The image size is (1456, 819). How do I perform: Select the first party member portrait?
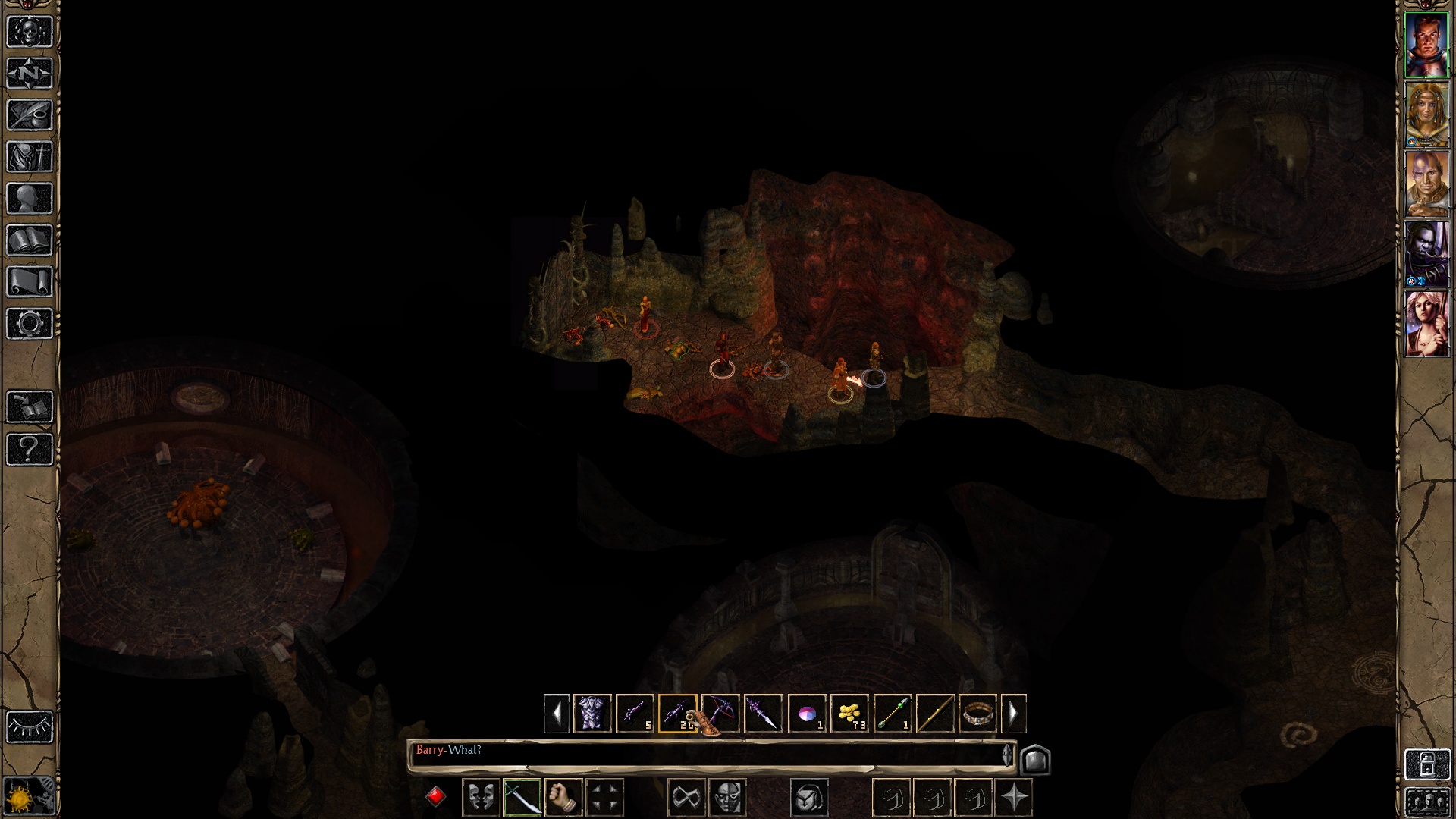[1426, 45]
